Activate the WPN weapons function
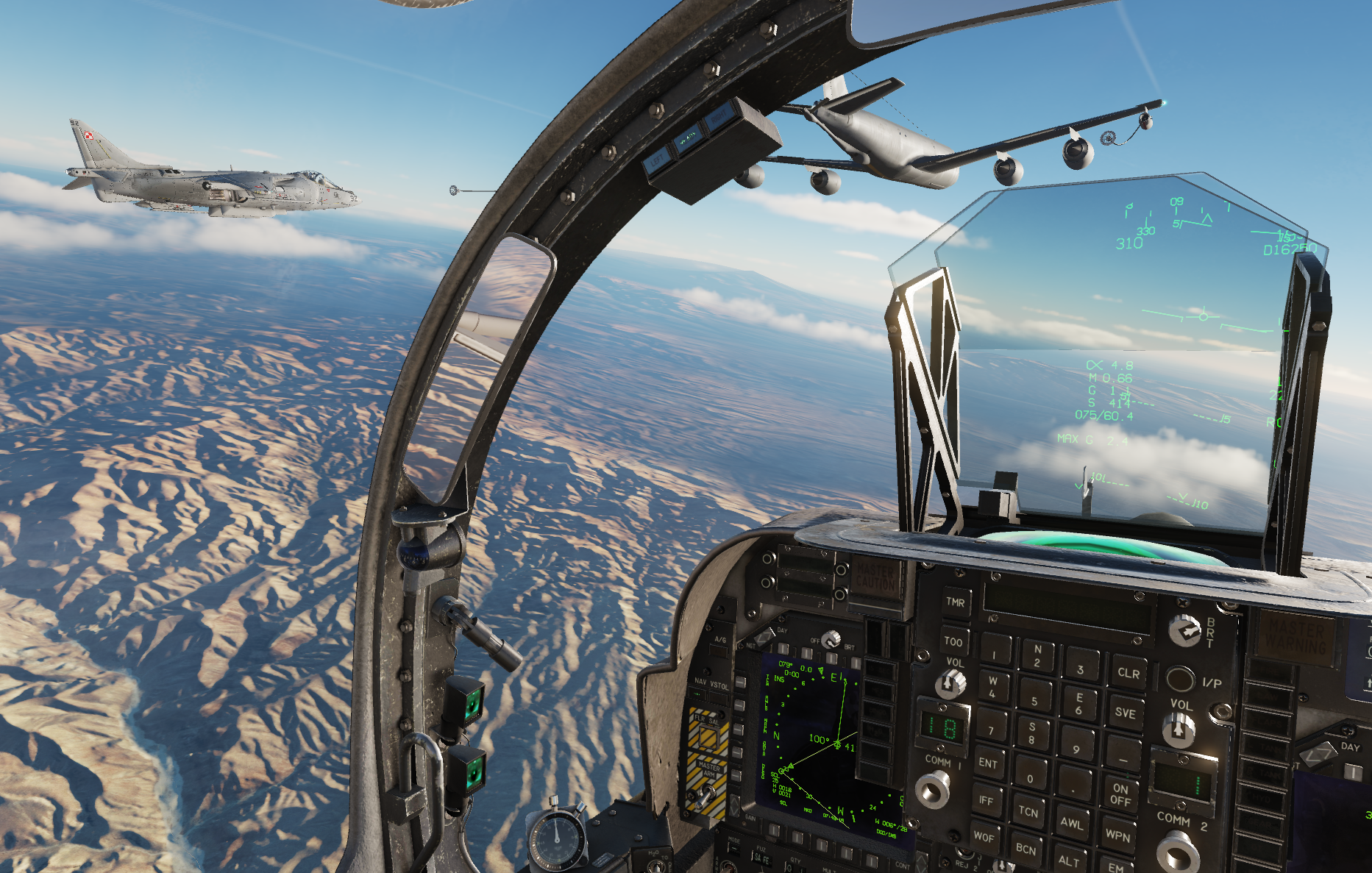Image resolution: width=1372 pixels, height=873 pixels. [x=1117, y=835]
